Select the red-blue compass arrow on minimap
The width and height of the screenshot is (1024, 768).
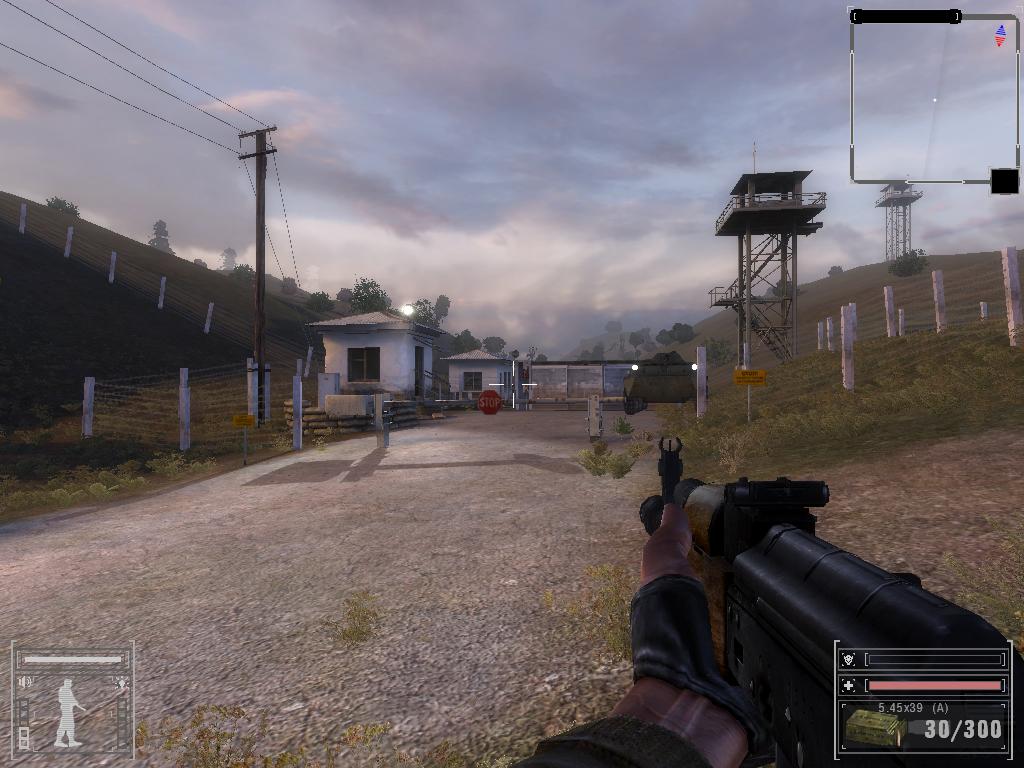click(1000, 36)
